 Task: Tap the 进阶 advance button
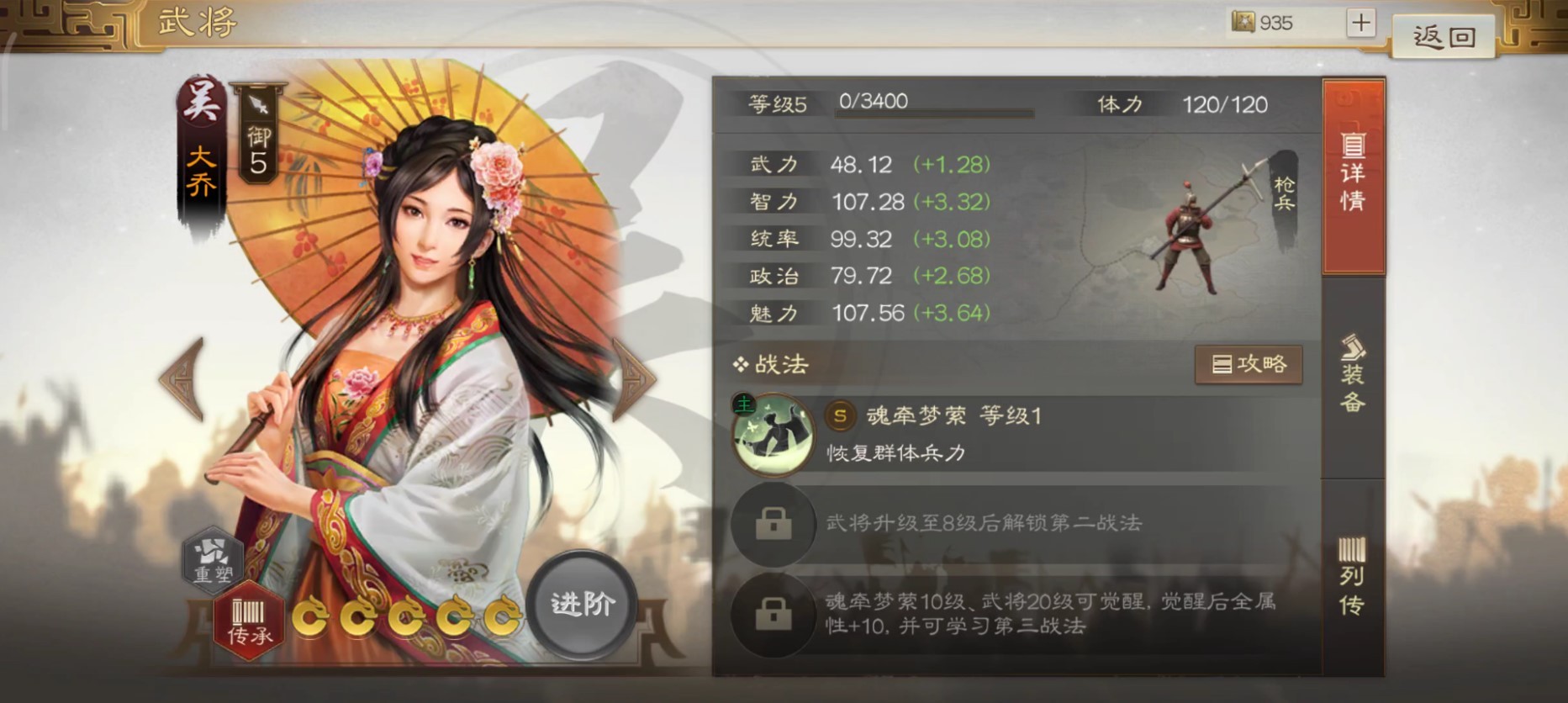582,603
